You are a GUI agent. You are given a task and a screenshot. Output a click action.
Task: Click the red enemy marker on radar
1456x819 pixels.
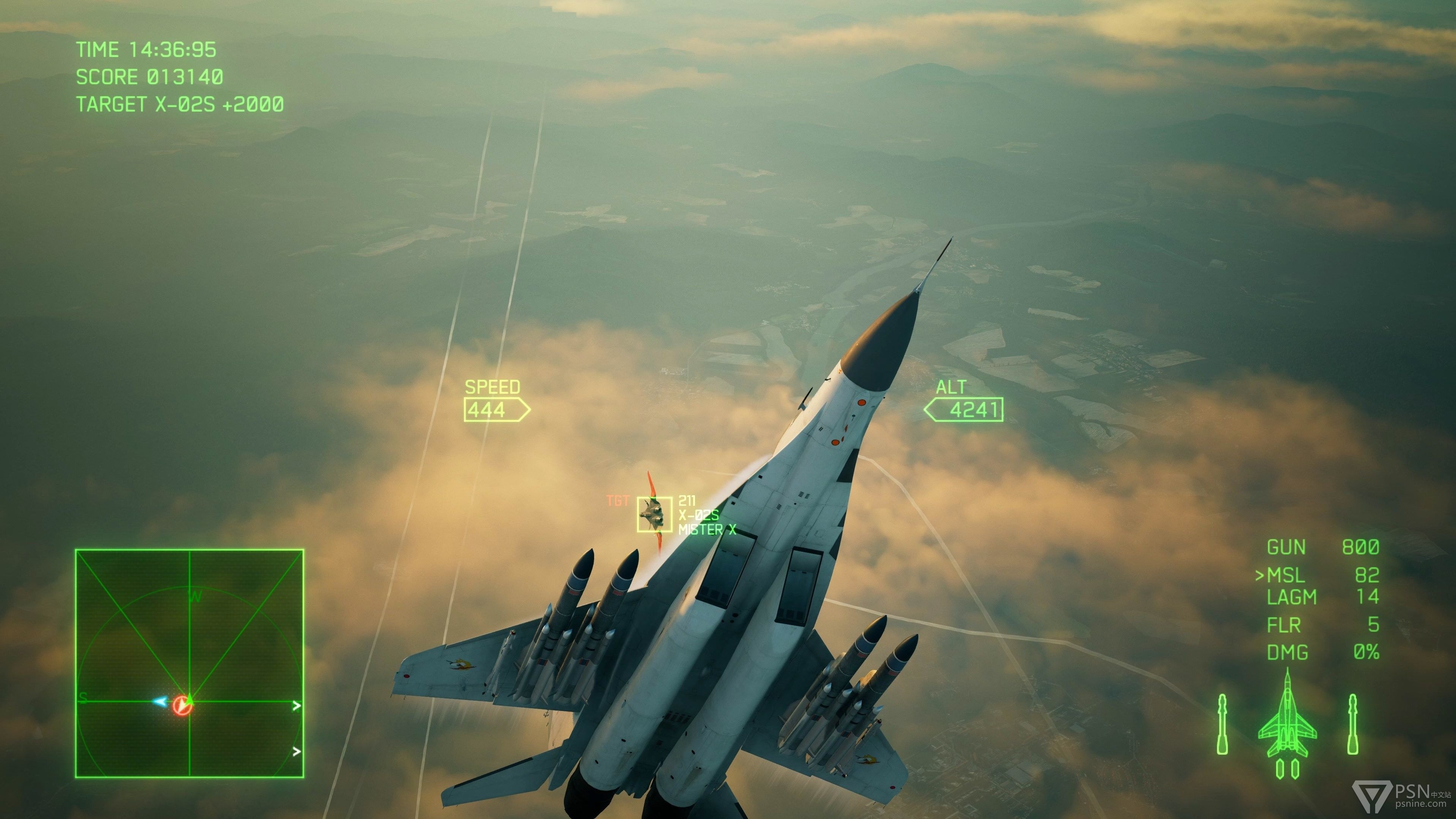[x=182, y=705]
